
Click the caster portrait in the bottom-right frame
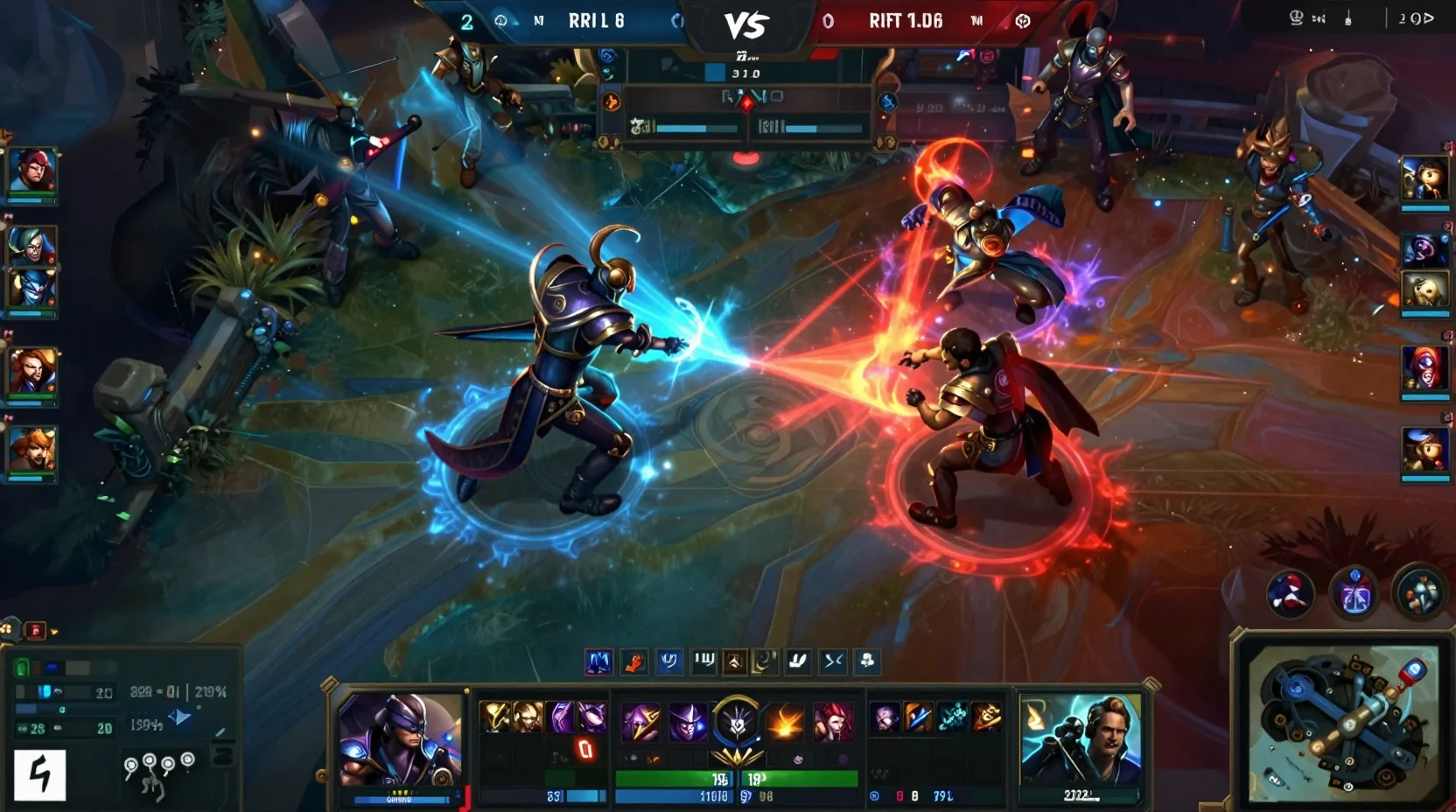[1082, 738]
